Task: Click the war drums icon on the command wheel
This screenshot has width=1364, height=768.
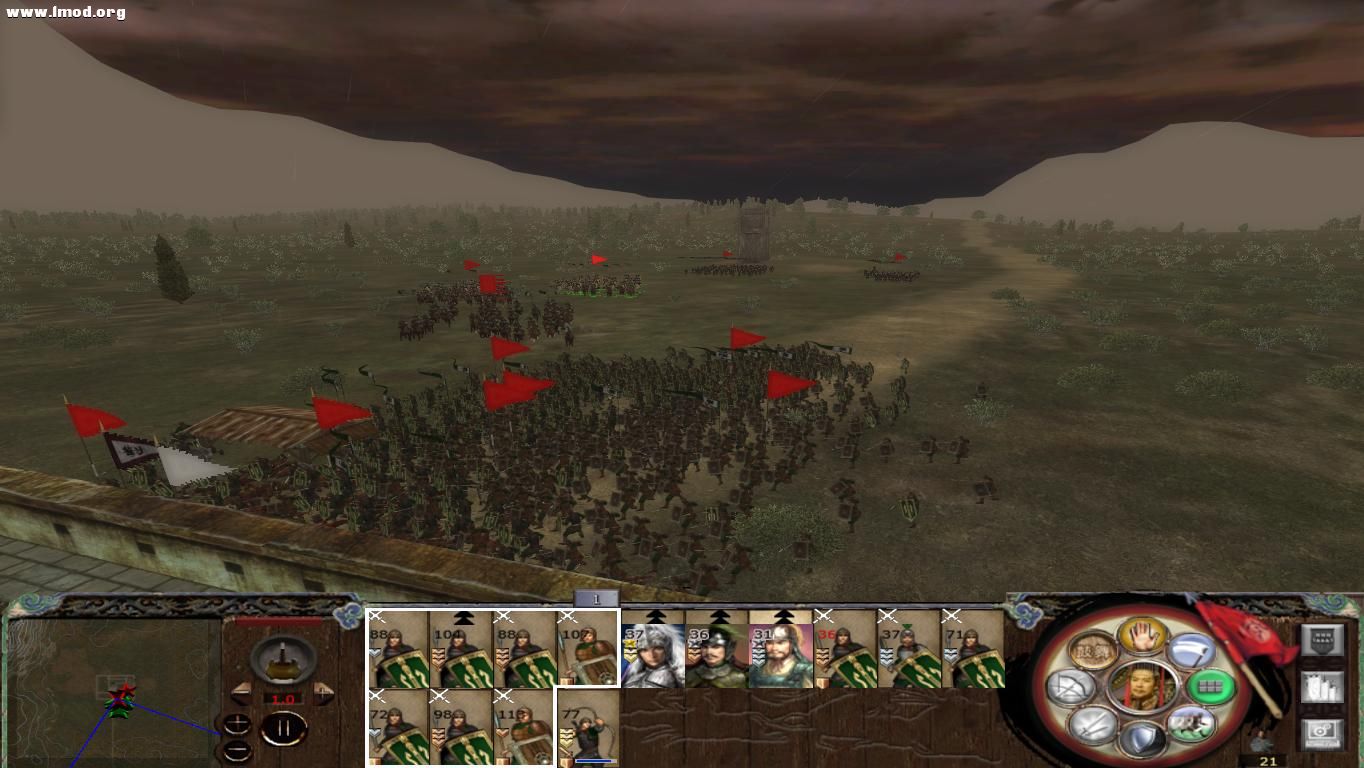Action: point(1094,648)
